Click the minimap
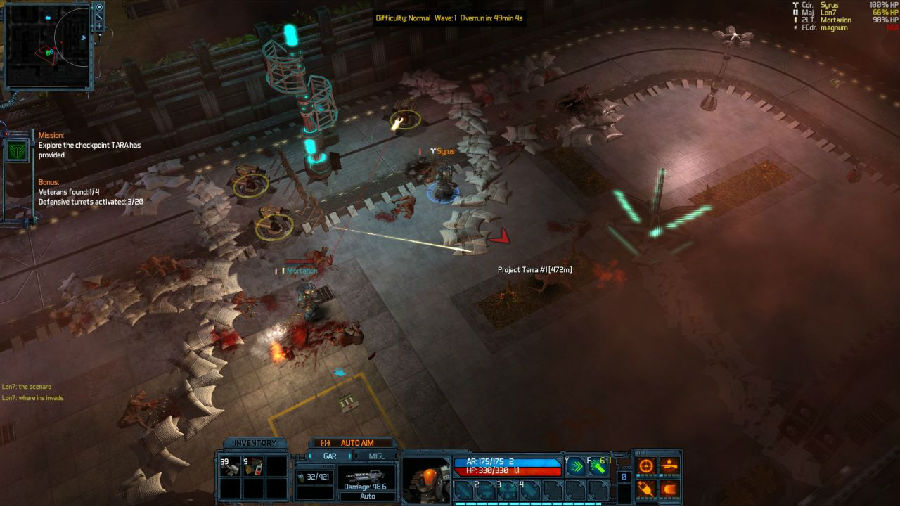This screenshot has height=506, width=900. pyautogui.click(x=47, y=44)
